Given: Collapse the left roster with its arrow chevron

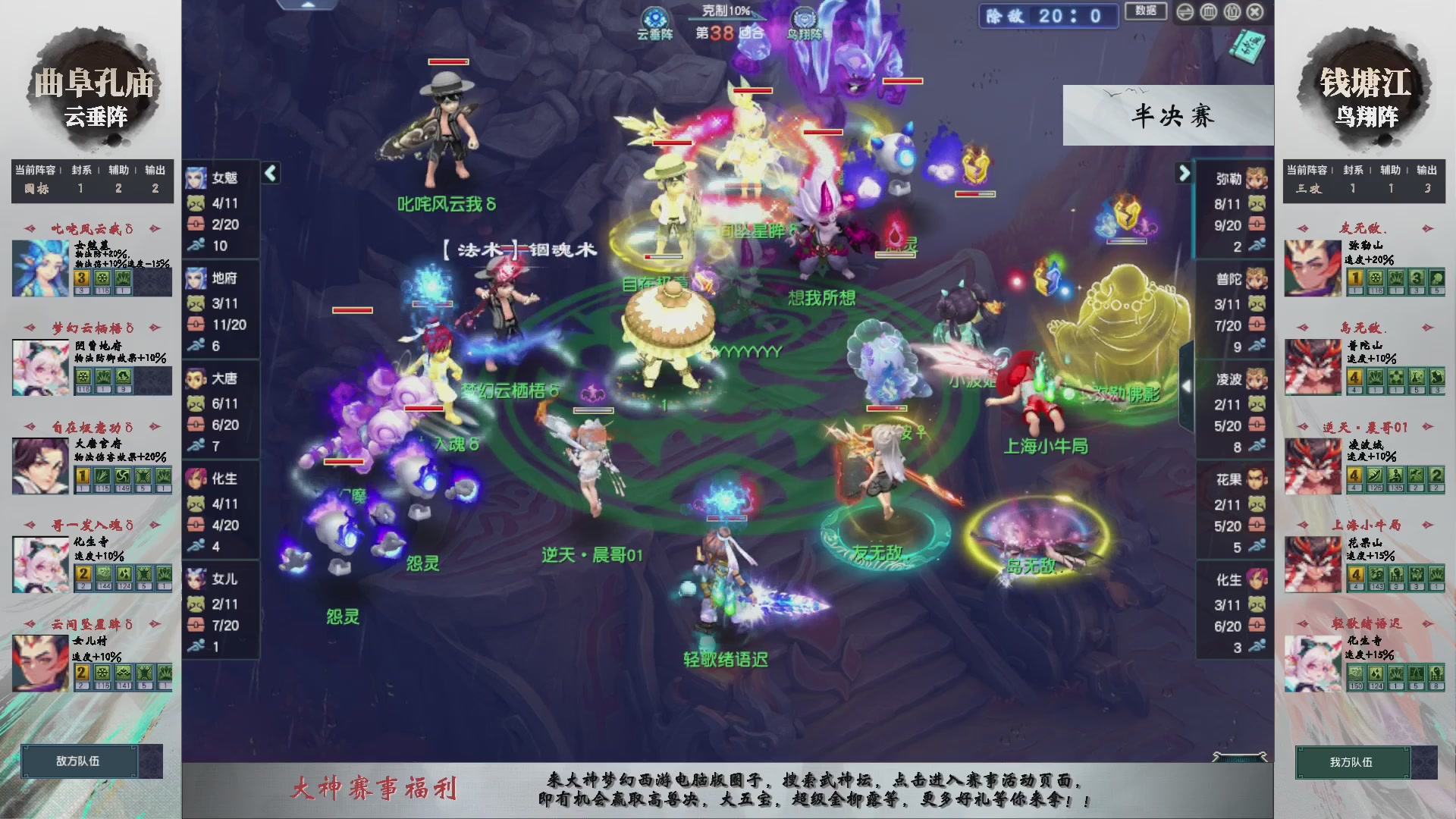Looking at the screenshot, I should click(x=269, y=173).
